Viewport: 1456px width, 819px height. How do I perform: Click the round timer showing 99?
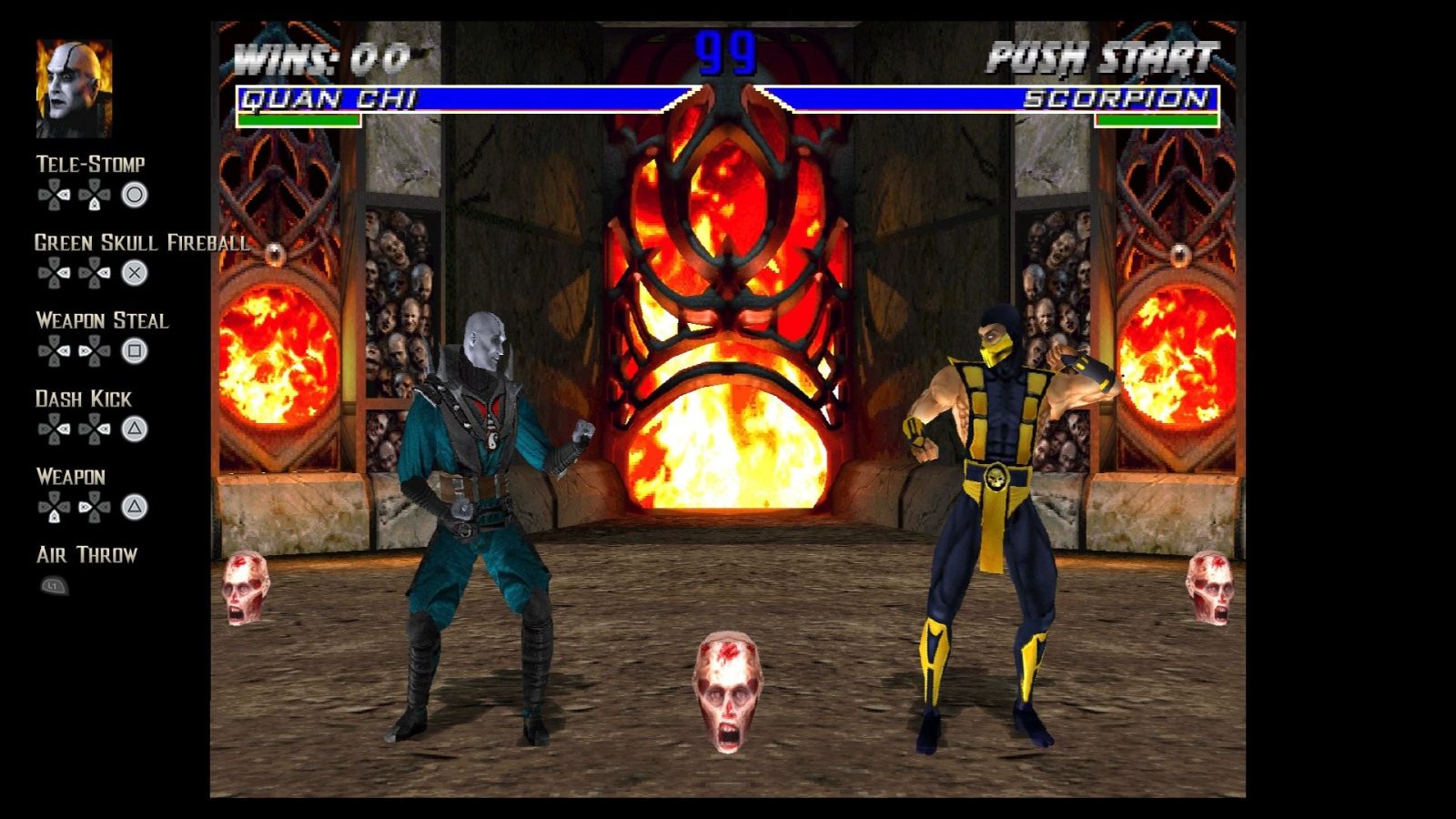(725, 53)
